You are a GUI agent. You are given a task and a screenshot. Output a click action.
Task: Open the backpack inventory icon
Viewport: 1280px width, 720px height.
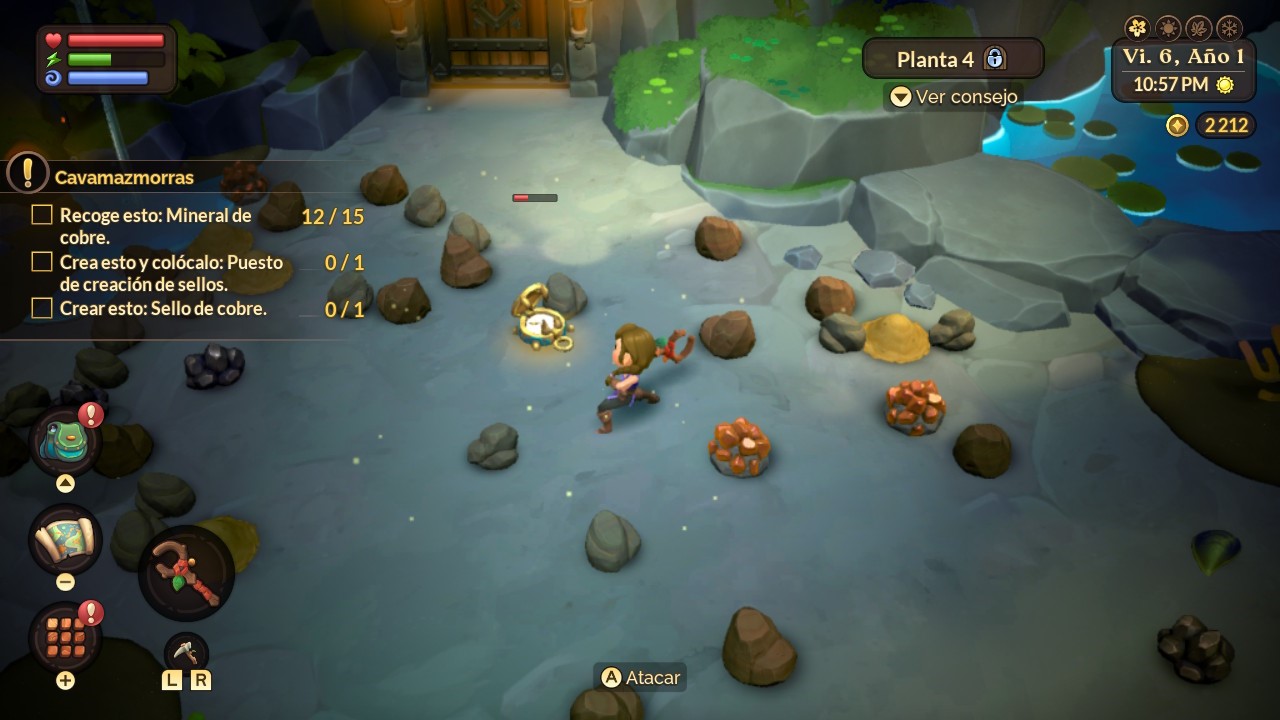pyautogui.click(x=65, y=441)
